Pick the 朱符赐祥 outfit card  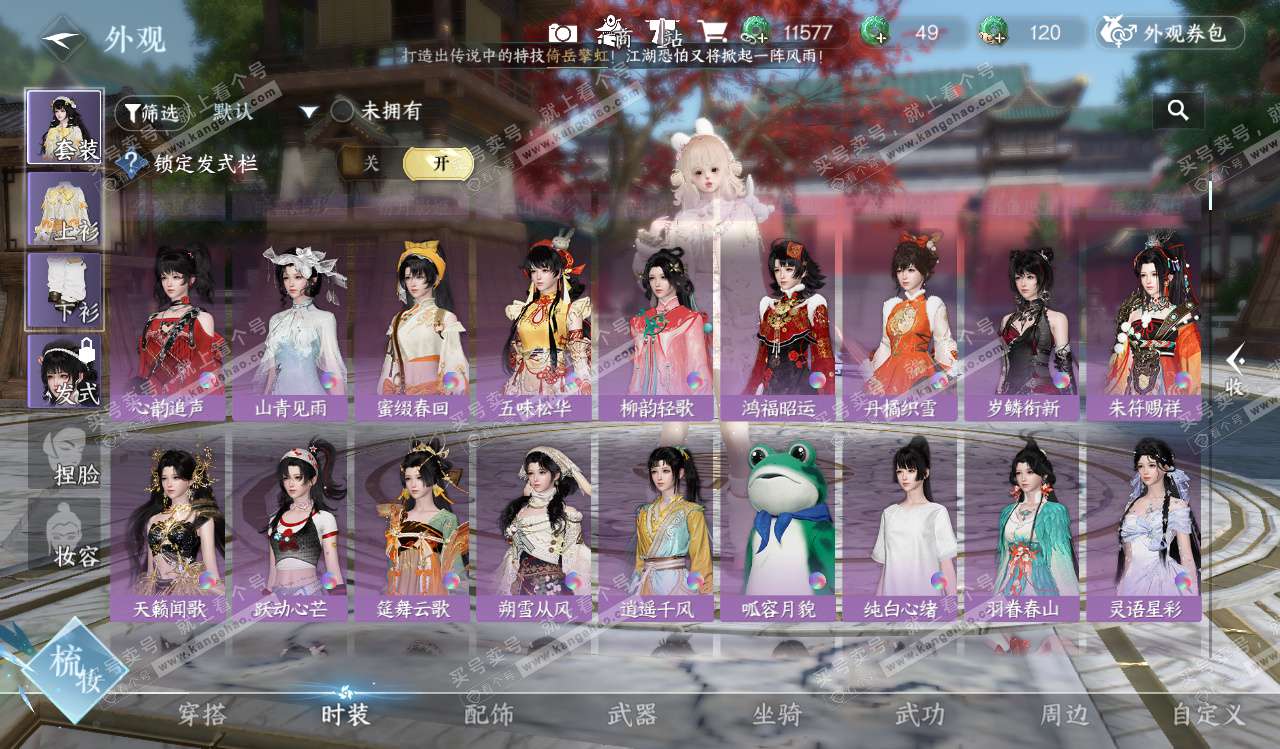point(1144,330)
